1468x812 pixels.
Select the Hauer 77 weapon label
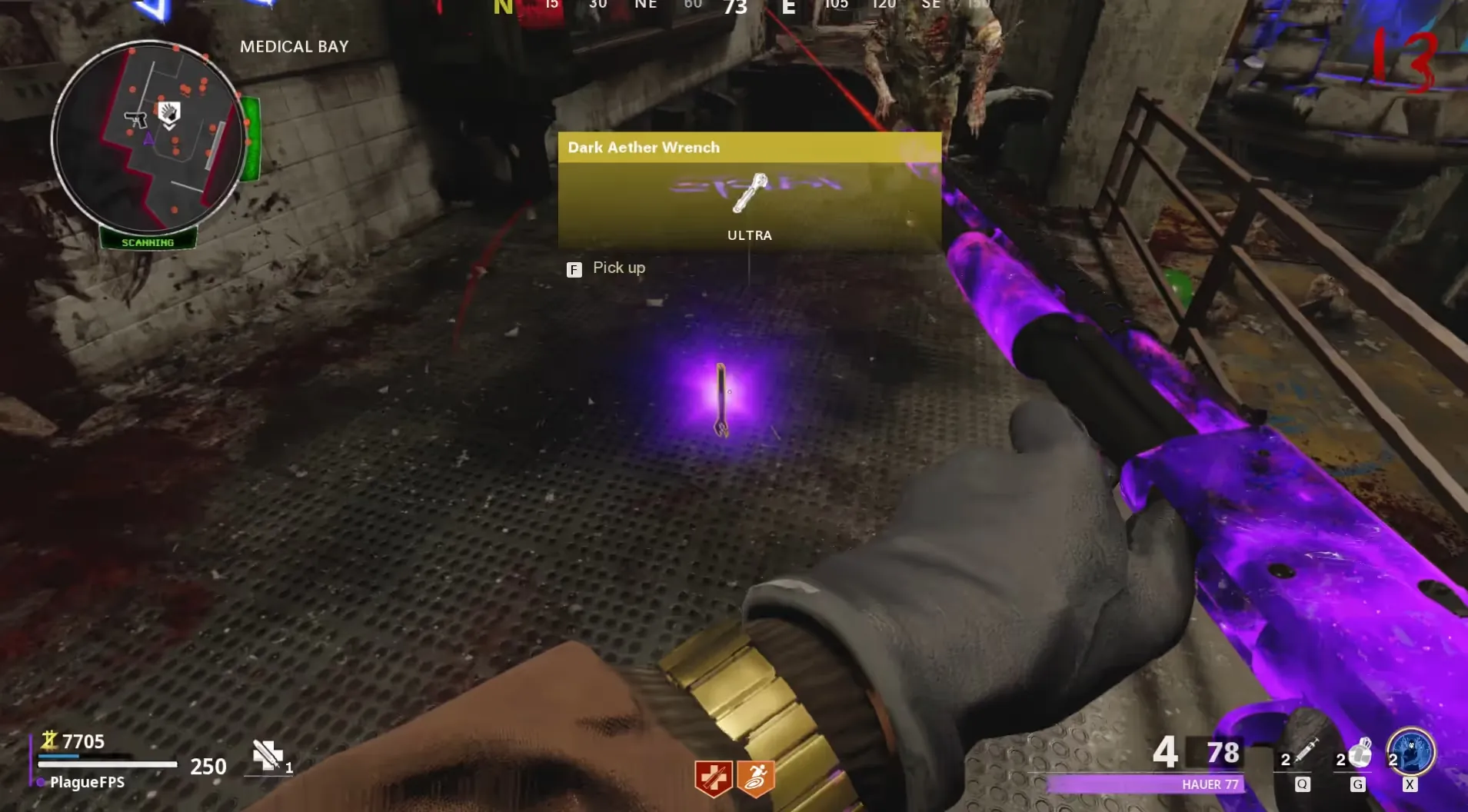pyautogui.click(x=1210, y=784)
